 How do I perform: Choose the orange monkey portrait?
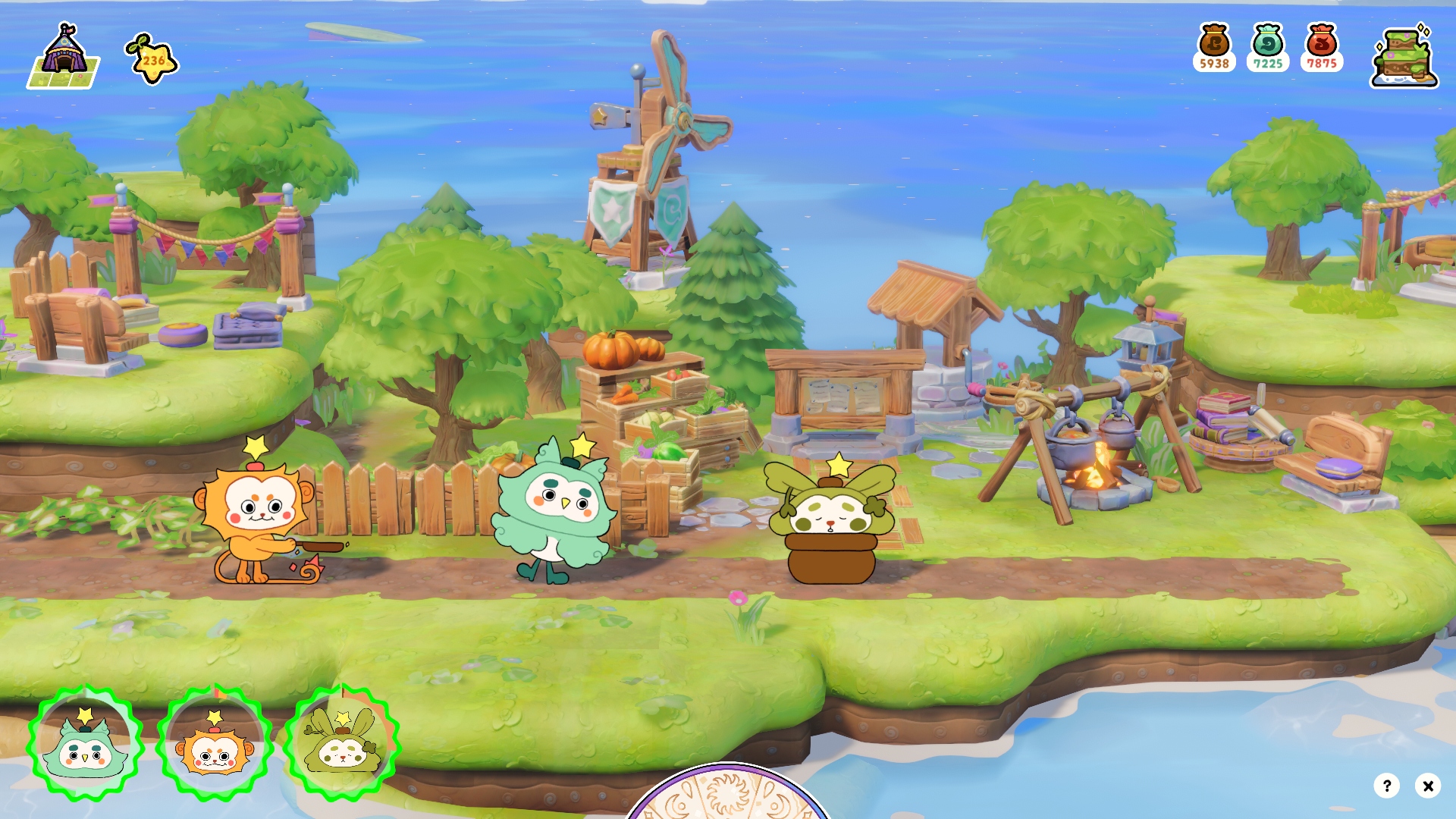coord(215,744)
